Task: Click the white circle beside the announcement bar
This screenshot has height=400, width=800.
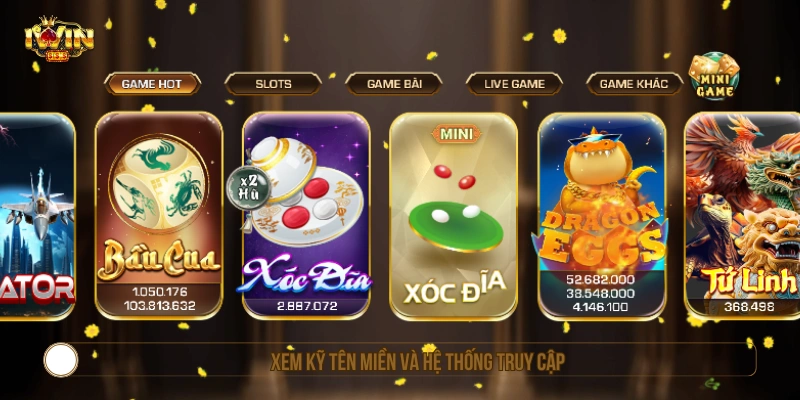Action: pos(61,360)
